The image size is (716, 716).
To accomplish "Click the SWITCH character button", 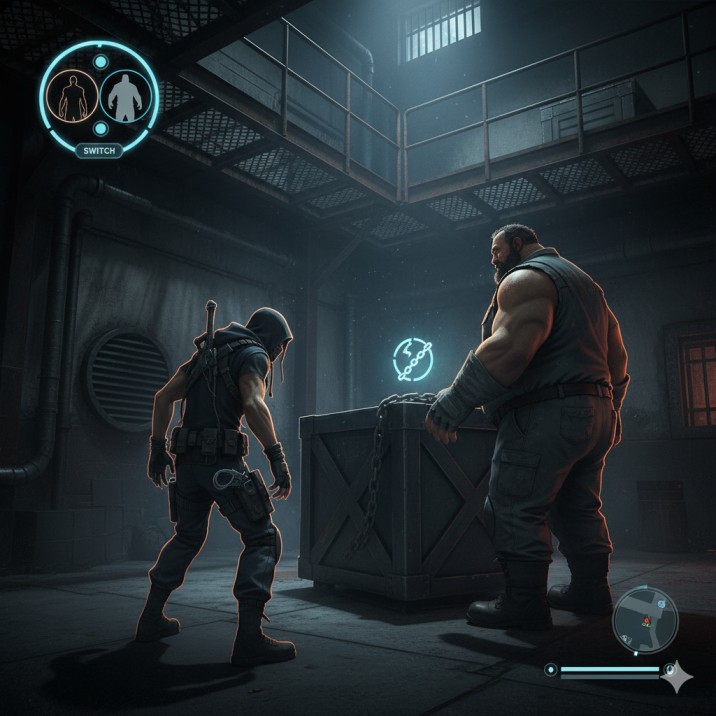I will [x=99, y=150].
